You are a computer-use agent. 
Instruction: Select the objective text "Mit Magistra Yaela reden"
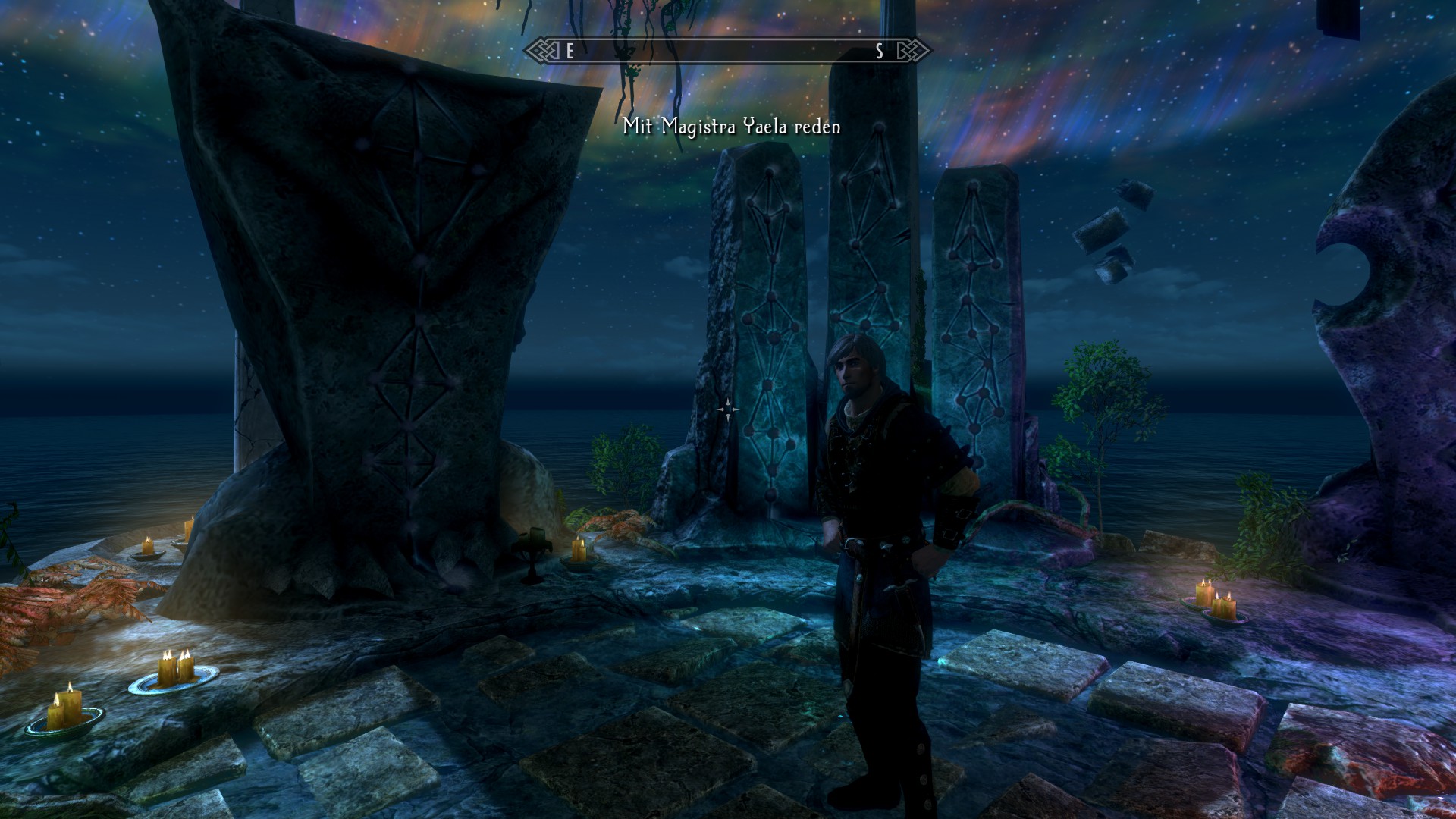pyautogui.click(x=732, y=127)
